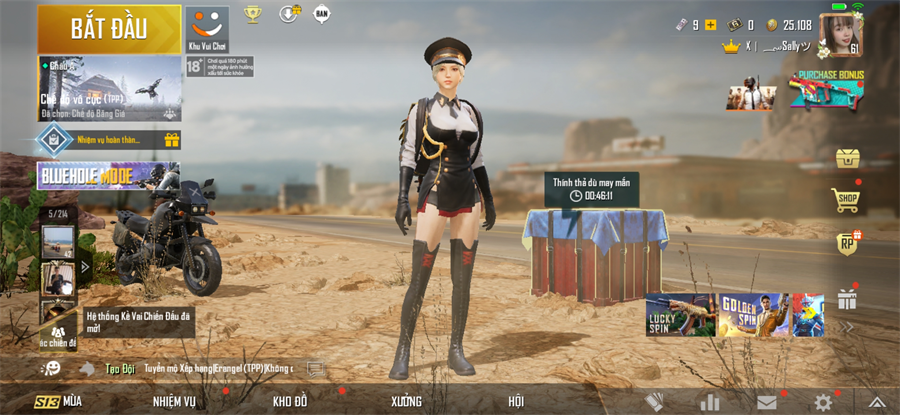
Task: Open the mail envelope icon
Action: [x=767, y=402]
